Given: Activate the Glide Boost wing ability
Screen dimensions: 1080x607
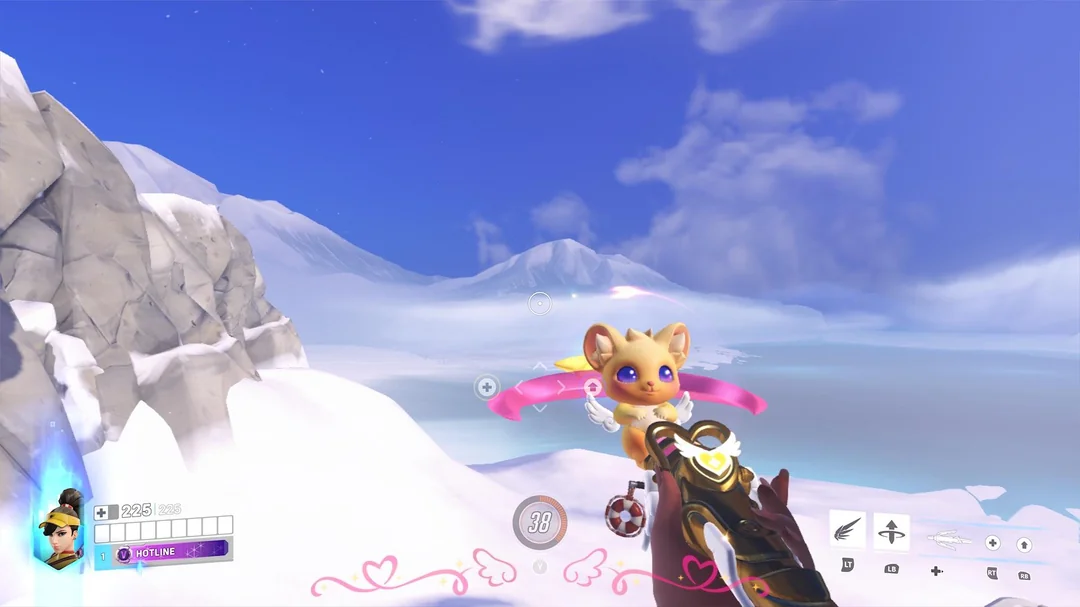Looking at the screenshot, I should [848, 530].
